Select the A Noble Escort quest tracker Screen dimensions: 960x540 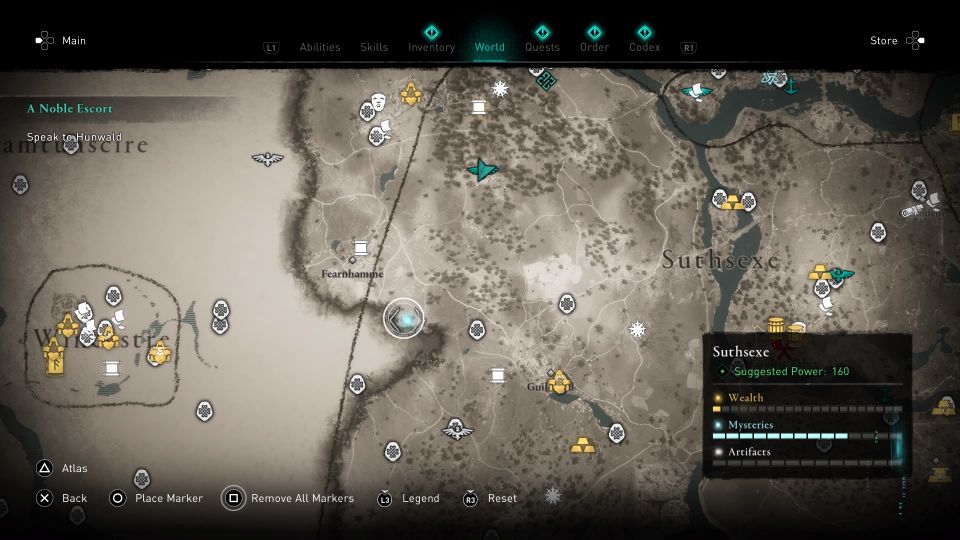pos(70,108)
